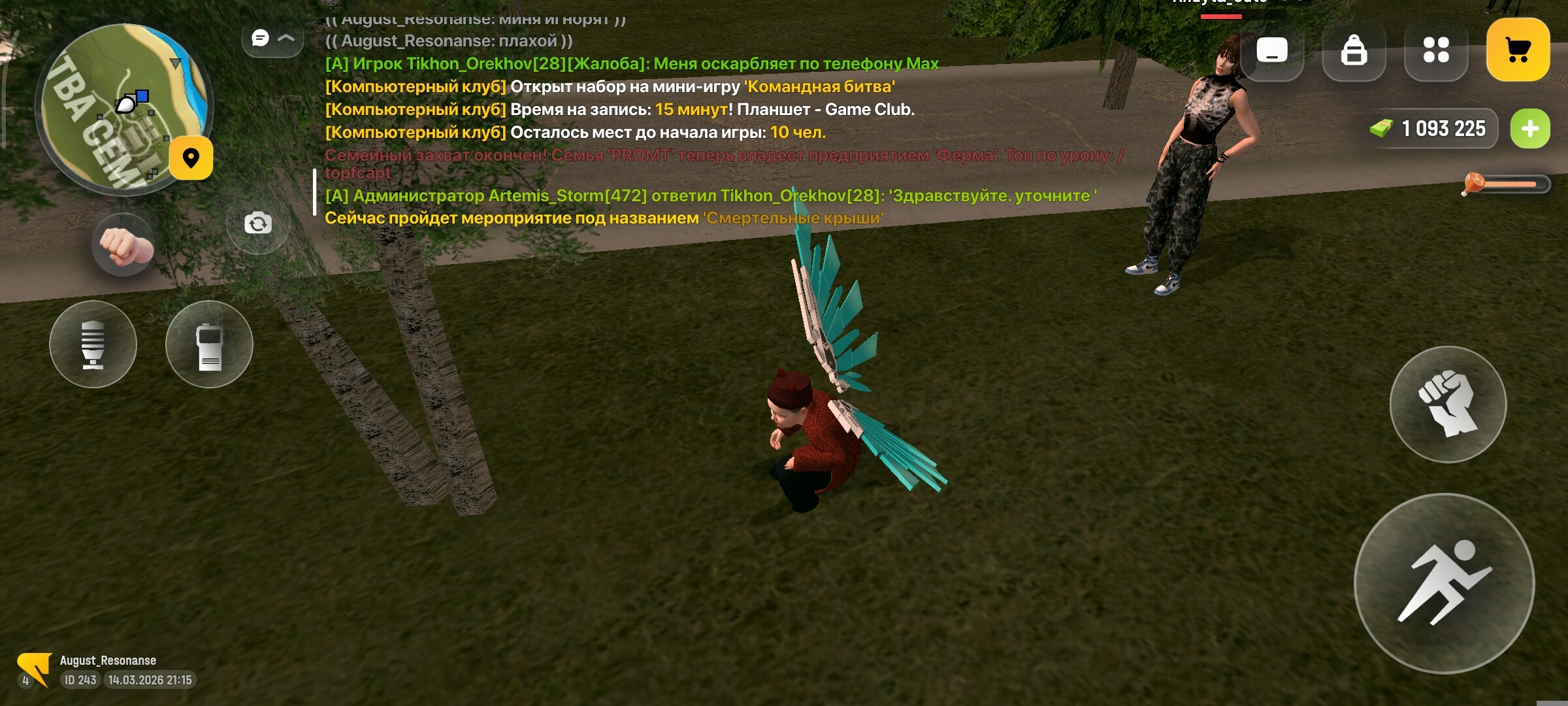This screenshot has height=706, width=1568.
Task: Add money with the green plus button
Action: [1529, 128]
